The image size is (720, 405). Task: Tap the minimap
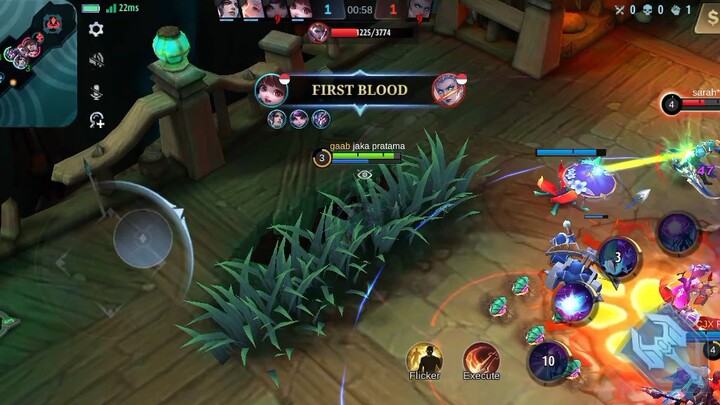pyautogui.click(x=38, y=63)
